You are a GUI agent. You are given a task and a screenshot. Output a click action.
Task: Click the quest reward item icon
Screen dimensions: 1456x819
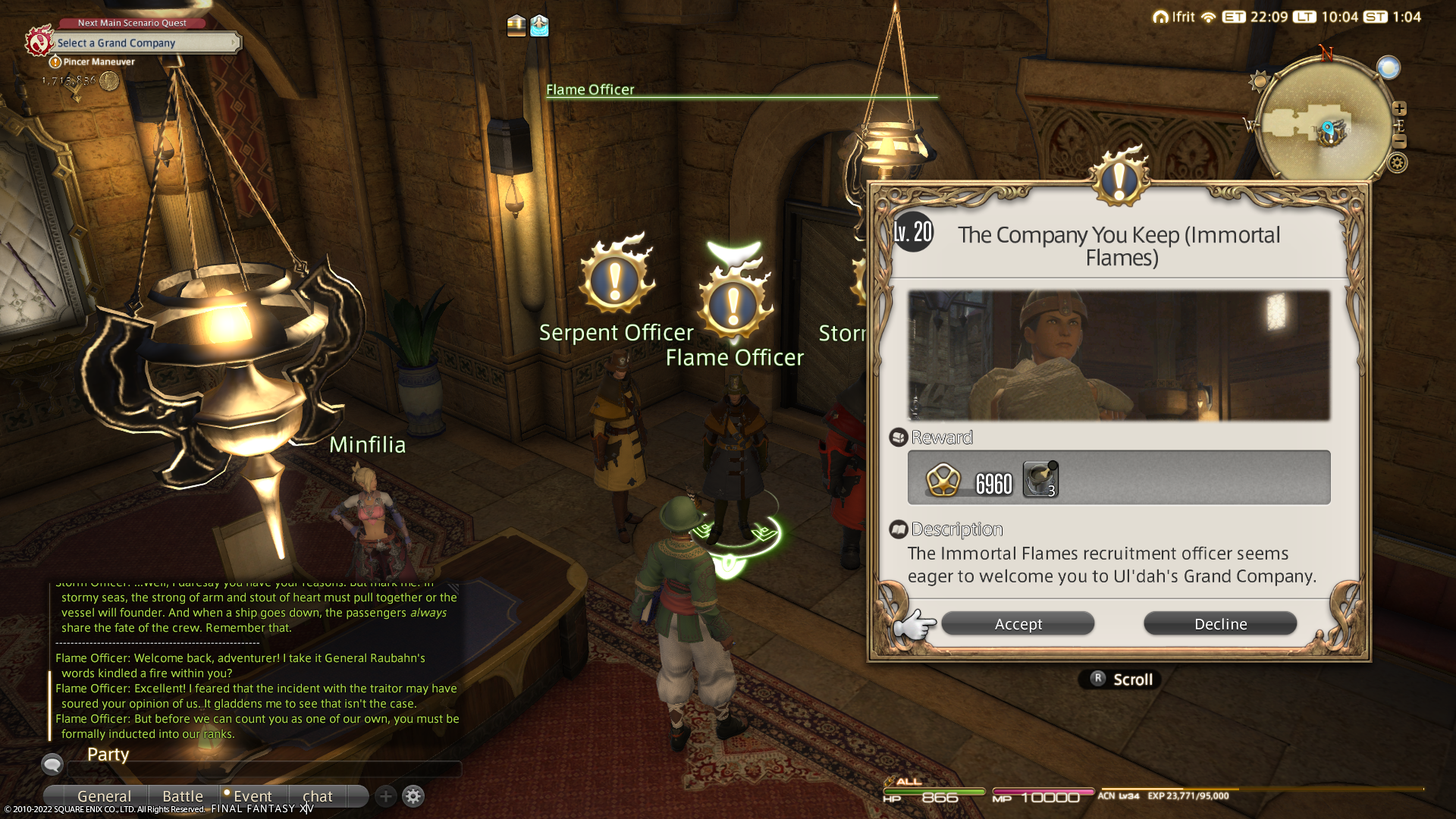1040,480
